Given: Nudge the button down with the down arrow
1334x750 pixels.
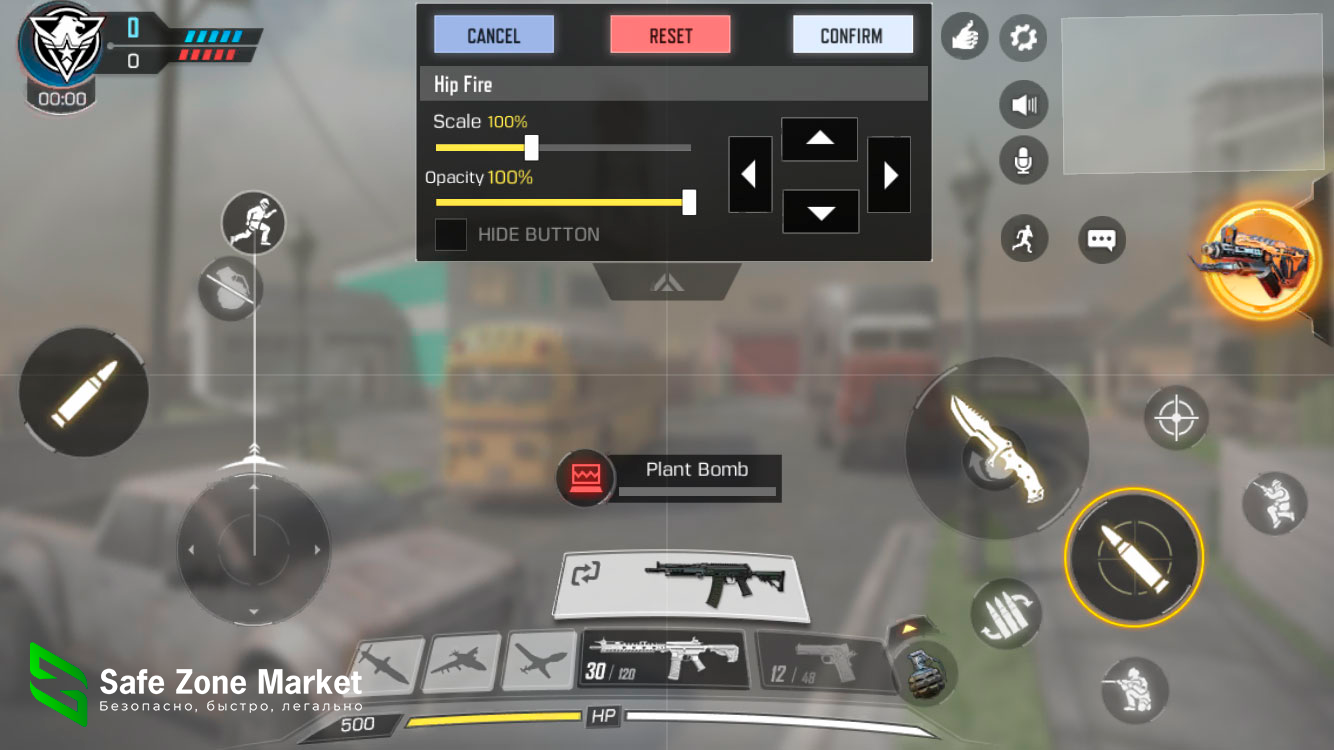Looking at the screenshot, I should click(x=820, y=211).
